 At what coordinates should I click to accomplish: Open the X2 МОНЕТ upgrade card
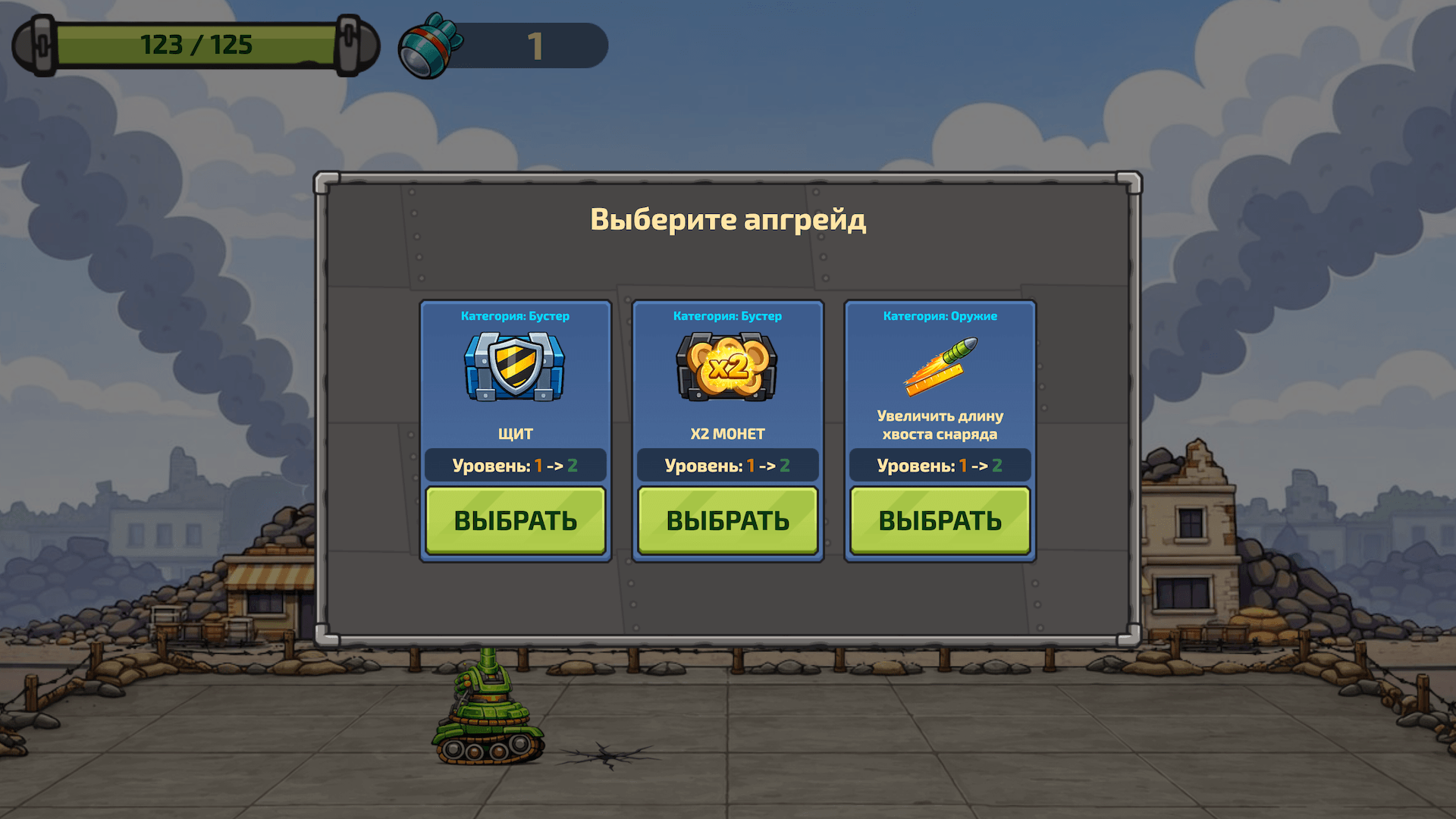(x=727, y=432)
